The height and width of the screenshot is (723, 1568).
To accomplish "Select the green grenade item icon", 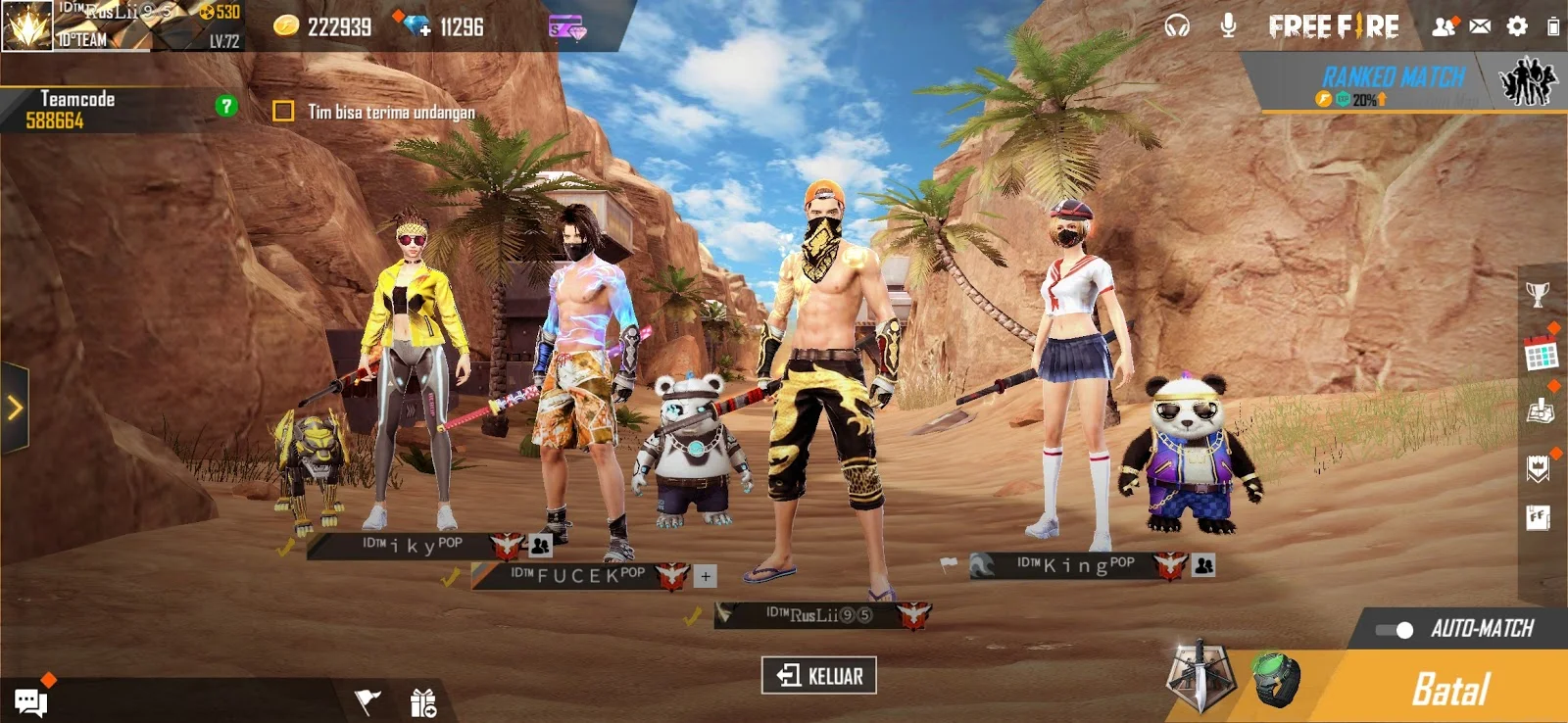I will pyautogui.click(x=1277, y=678).
